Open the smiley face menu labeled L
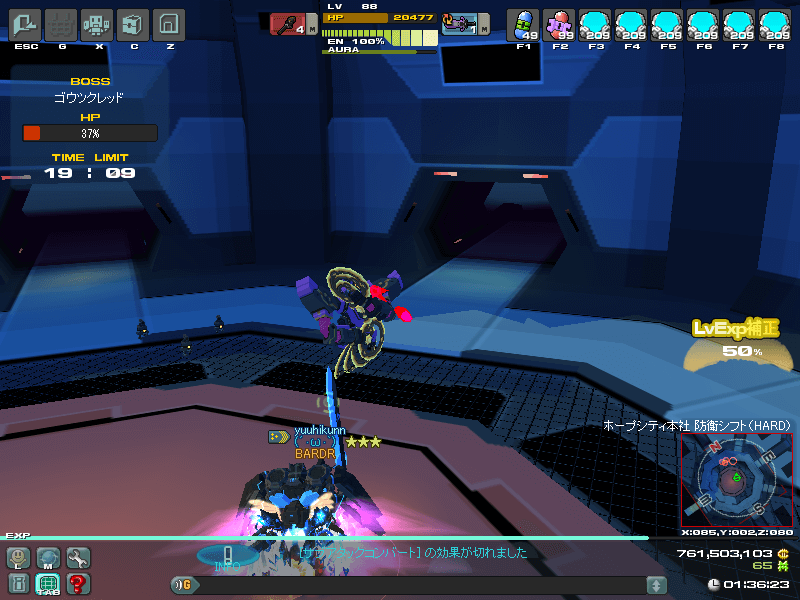Image resolution: width=800 pixels, height=600 pixels. click(18, 558)
